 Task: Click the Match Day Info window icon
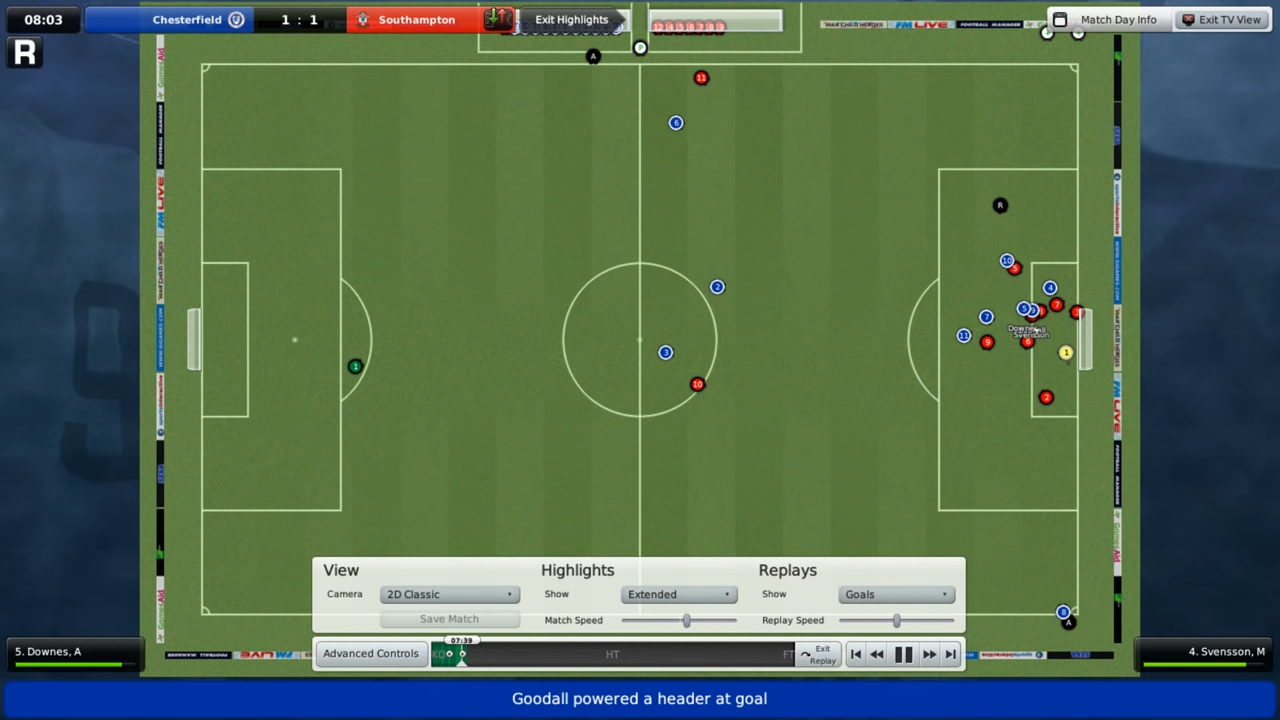(1059, 19)
